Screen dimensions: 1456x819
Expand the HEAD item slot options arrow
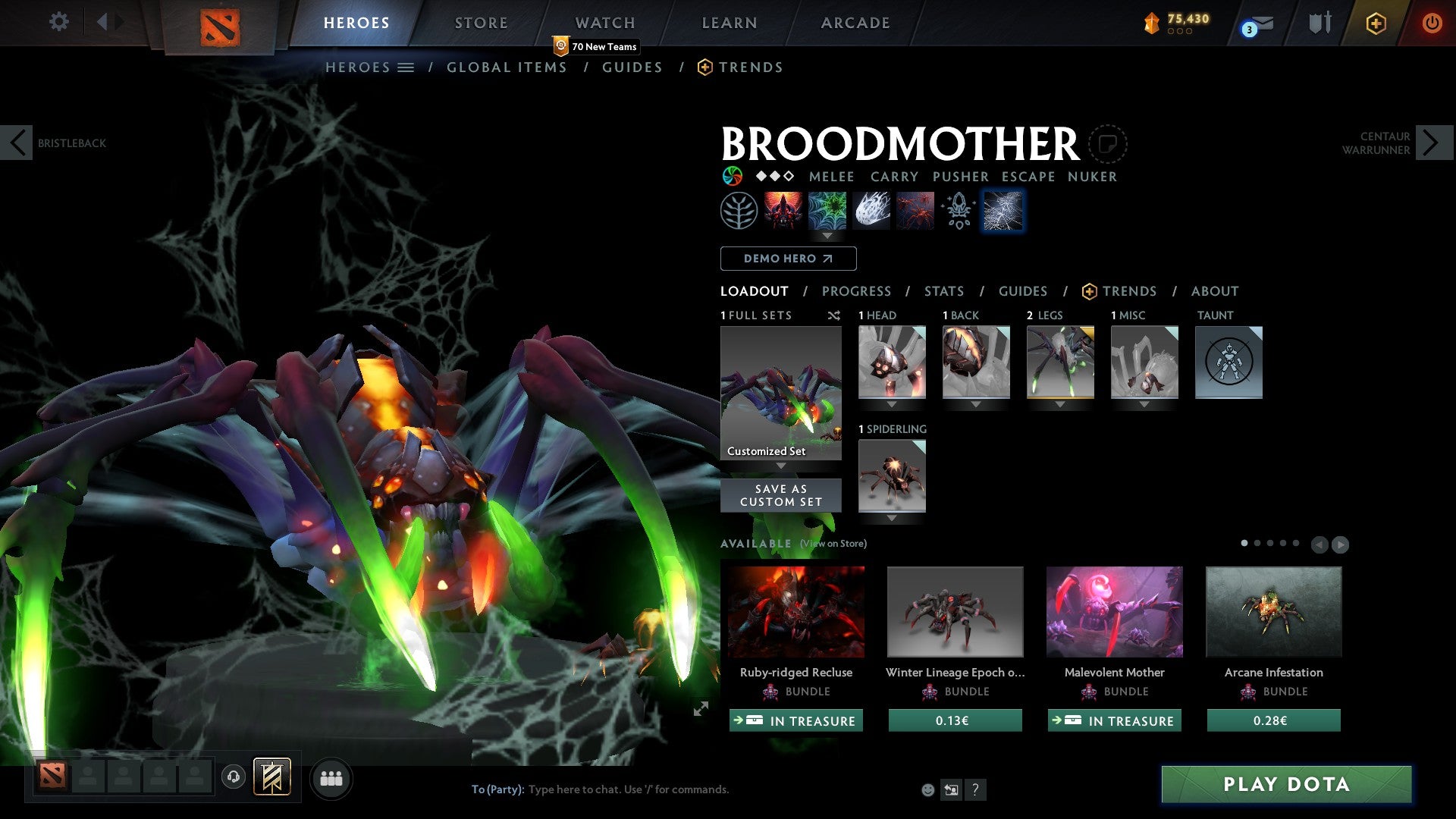pos(892,404)
